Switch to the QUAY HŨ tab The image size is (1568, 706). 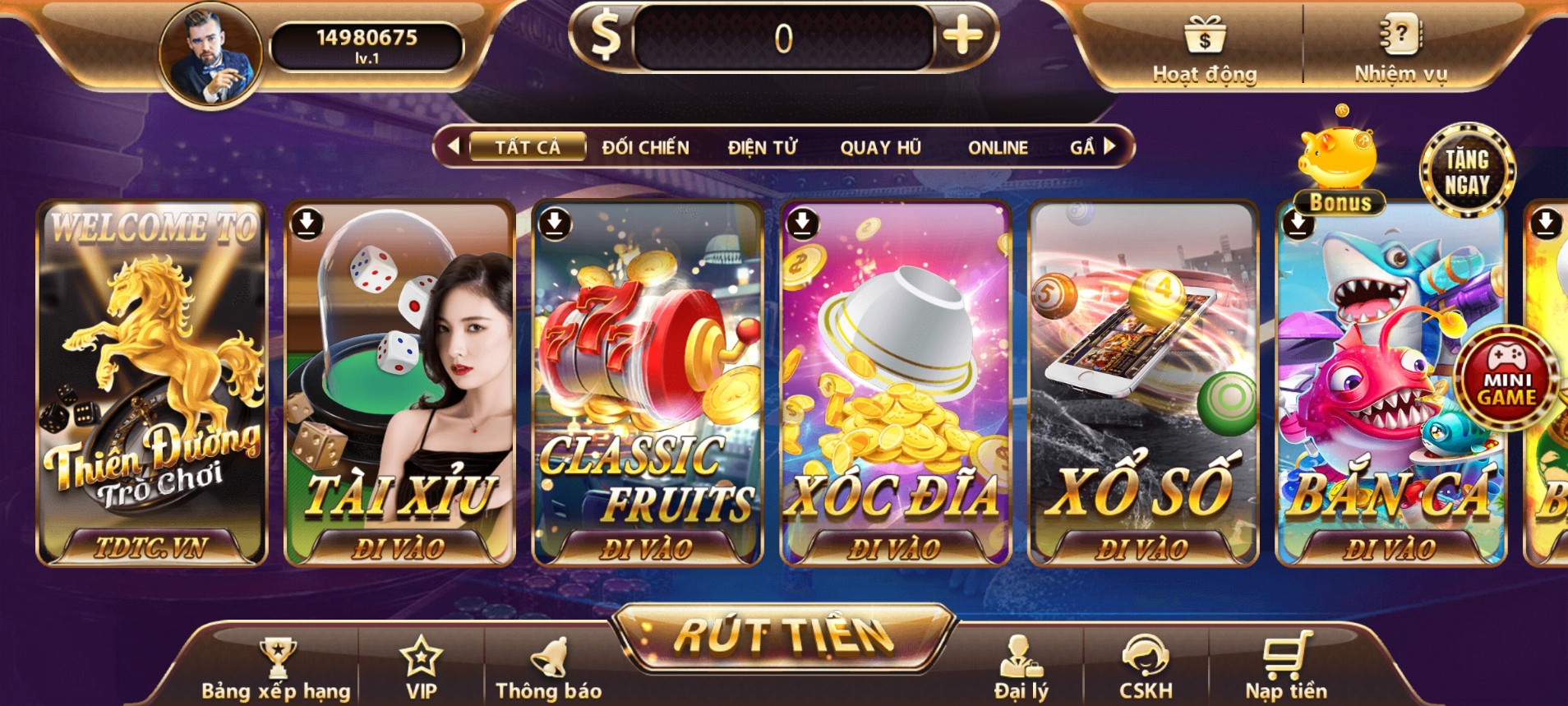click(881, 147)
